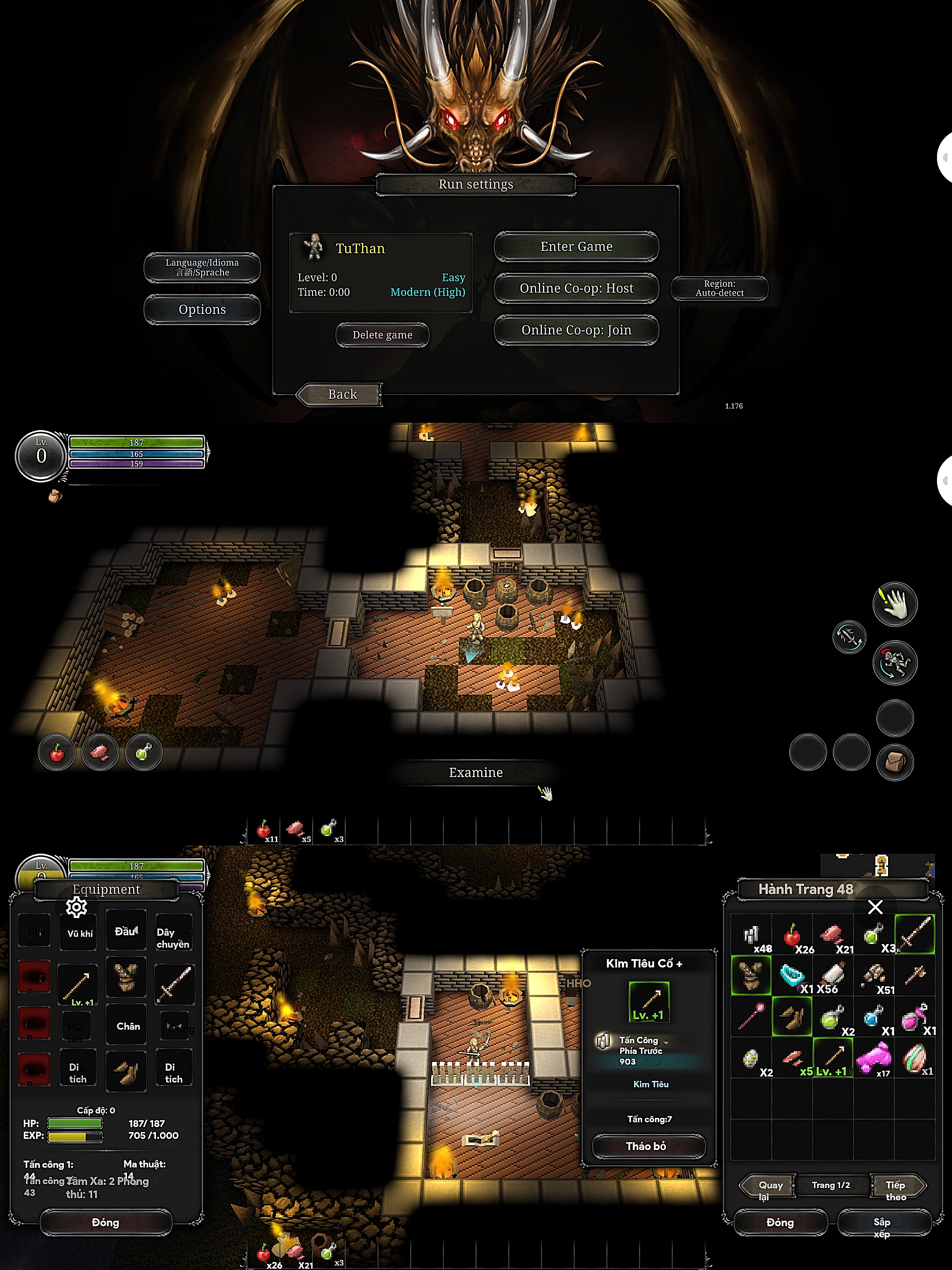Select the Chân equipment slot
The image size is (952, 1270).
[x=127, y=1026]
